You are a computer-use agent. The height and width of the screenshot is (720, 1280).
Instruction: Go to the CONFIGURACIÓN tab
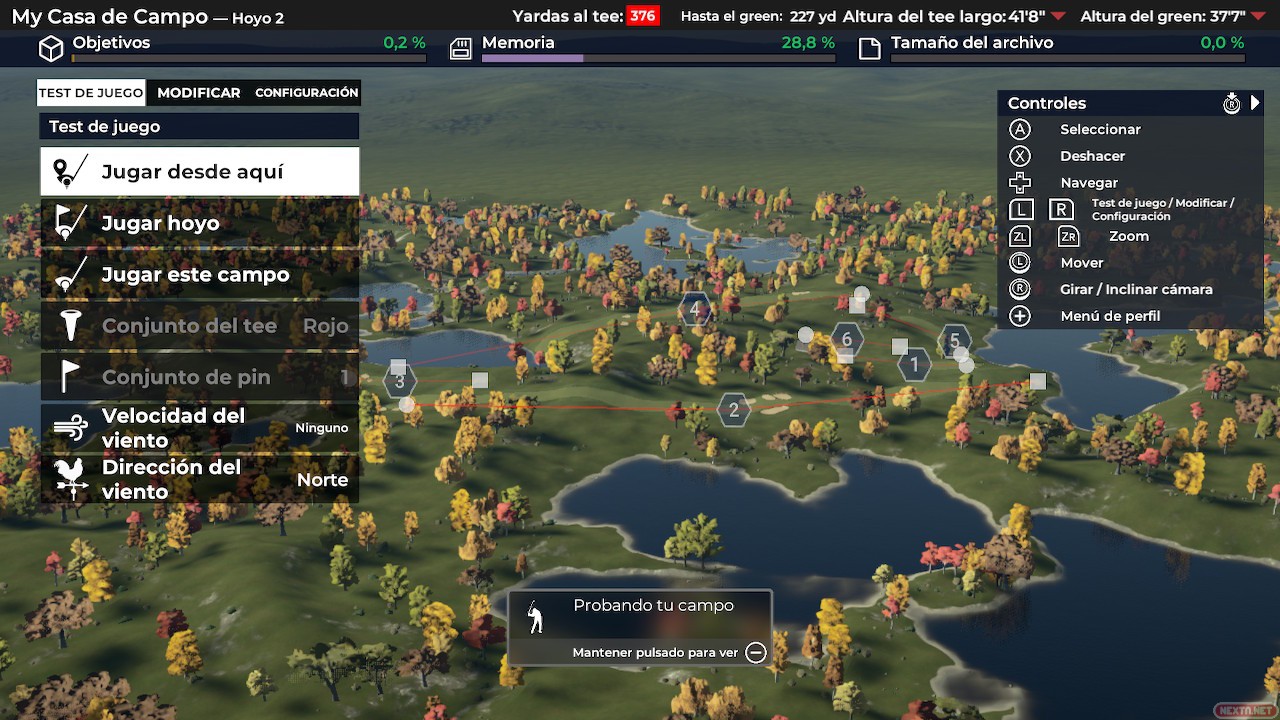[306, 93]
